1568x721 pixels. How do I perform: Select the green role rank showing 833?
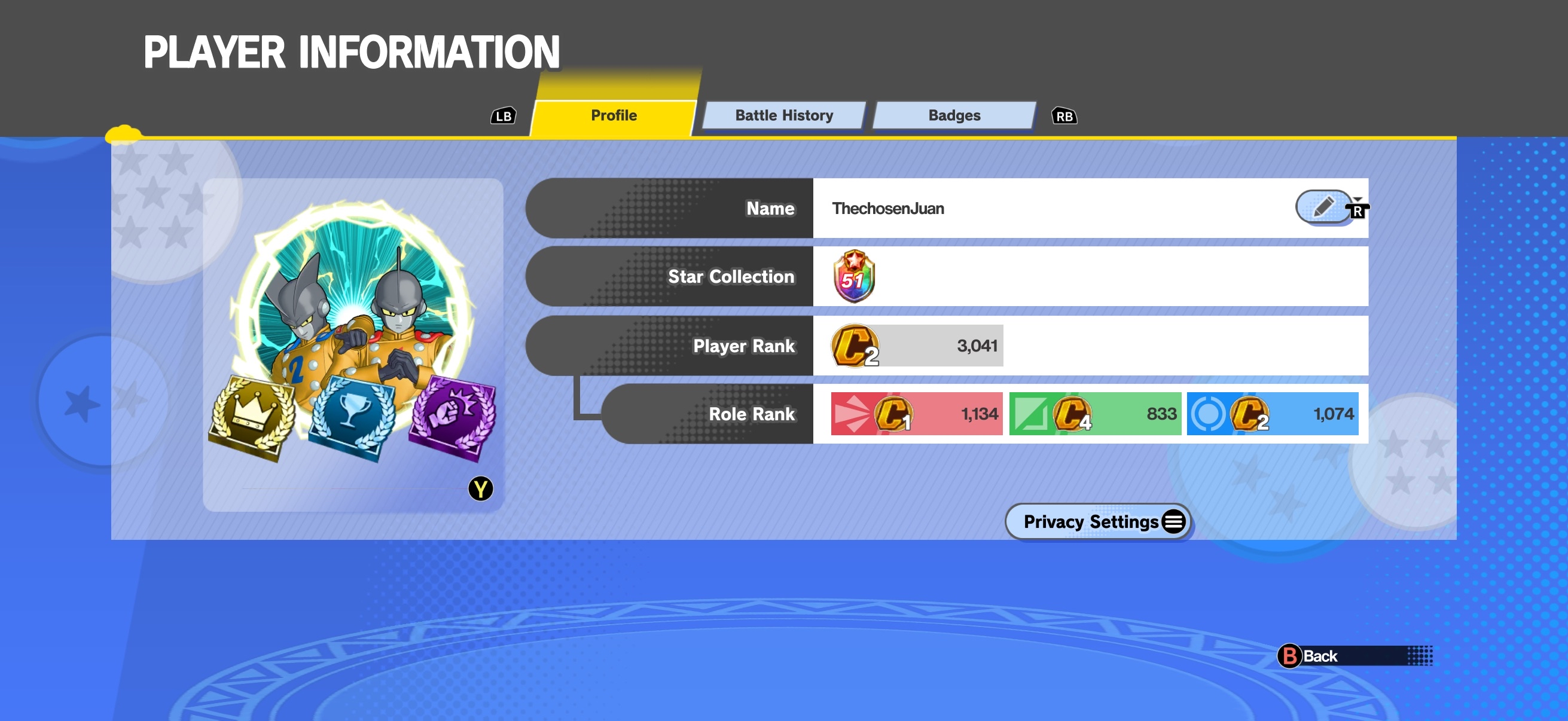[1094, 414]
